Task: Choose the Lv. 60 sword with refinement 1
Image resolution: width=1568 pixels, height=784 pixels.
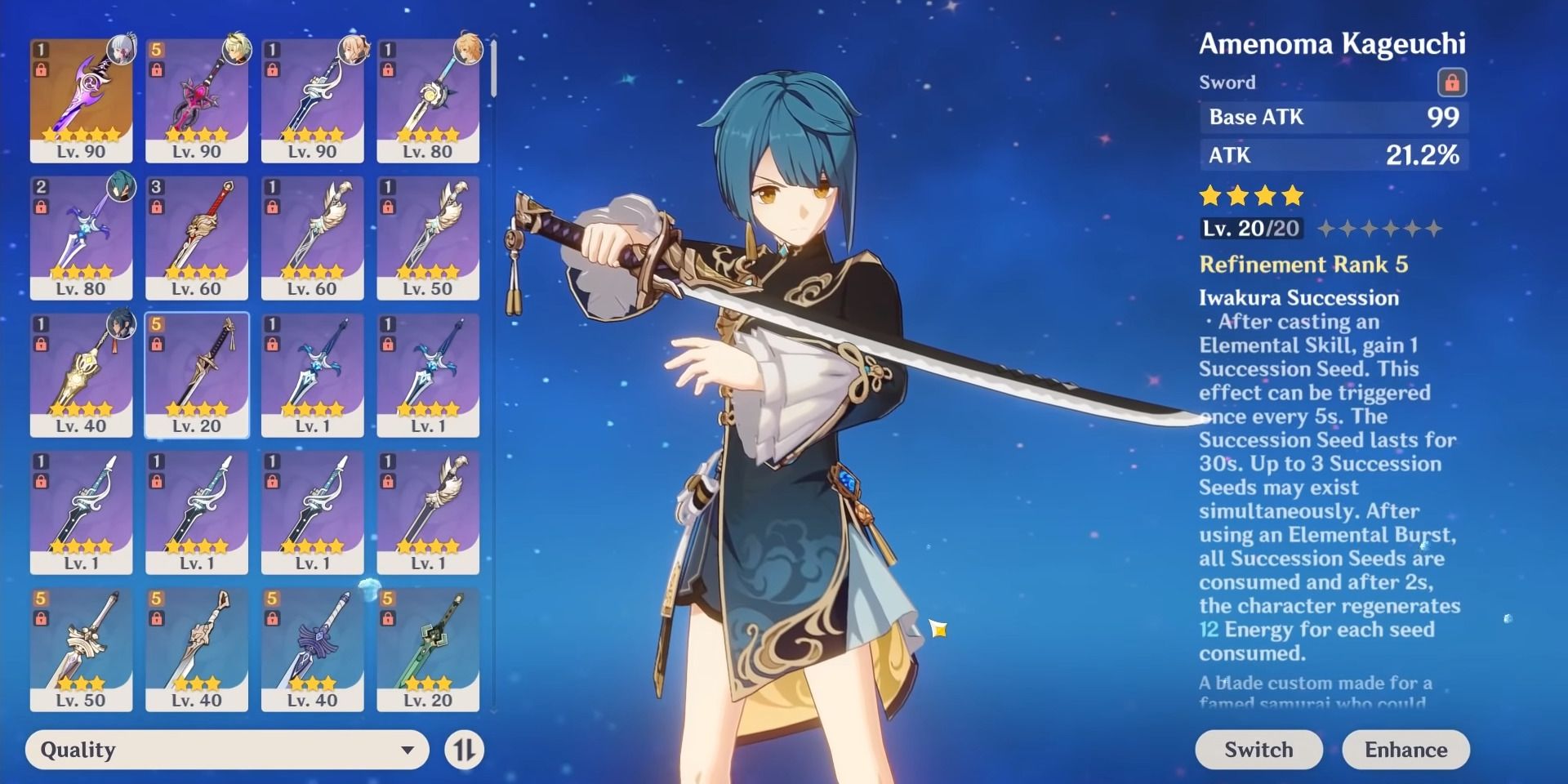Action: 312,237
